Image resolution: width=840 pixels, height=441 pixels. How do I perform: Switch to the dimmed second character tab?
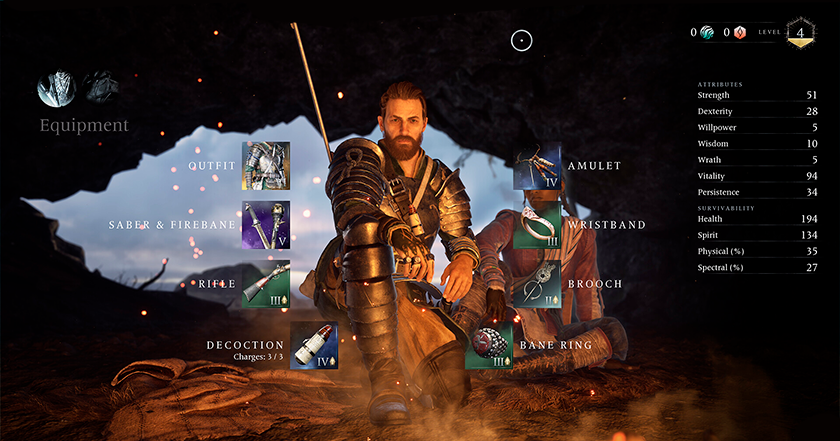pyautogui.click(x=98, y=87)
